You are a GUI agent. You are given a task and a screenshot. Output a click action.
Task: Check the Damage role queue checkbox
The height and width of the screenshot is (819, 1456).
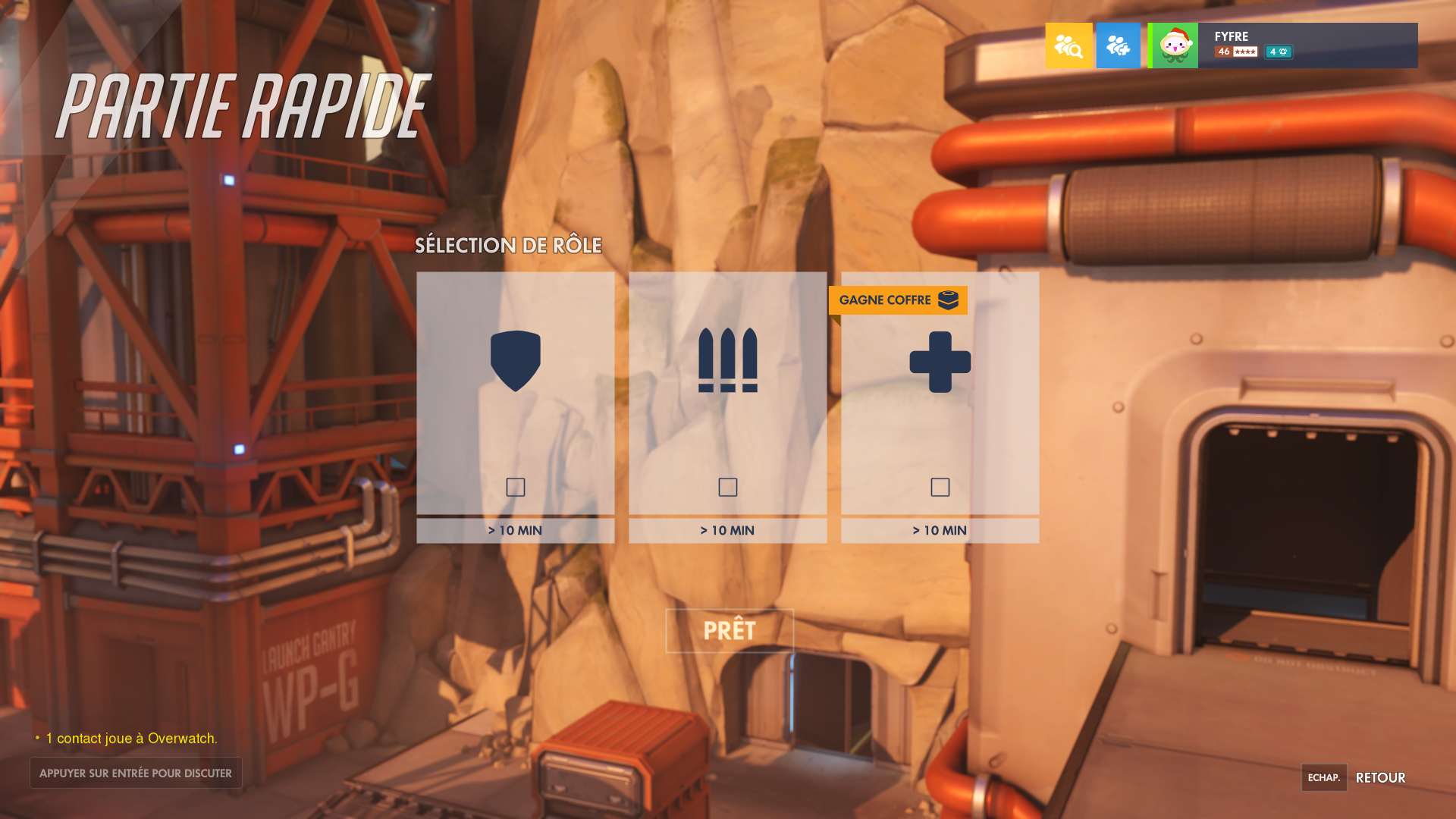tap(727, 488)
